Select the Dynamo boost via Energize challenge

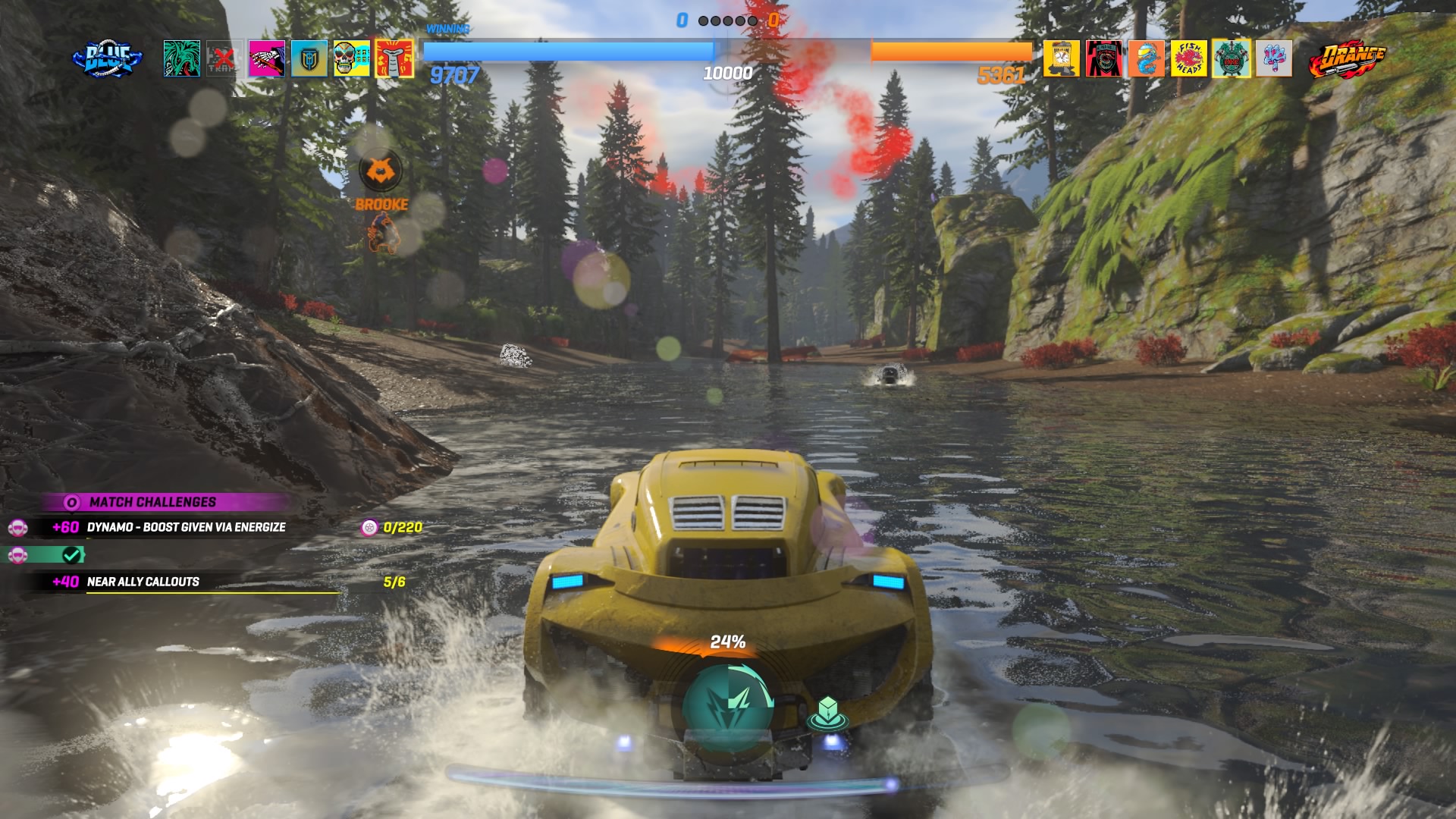[186, 527]
